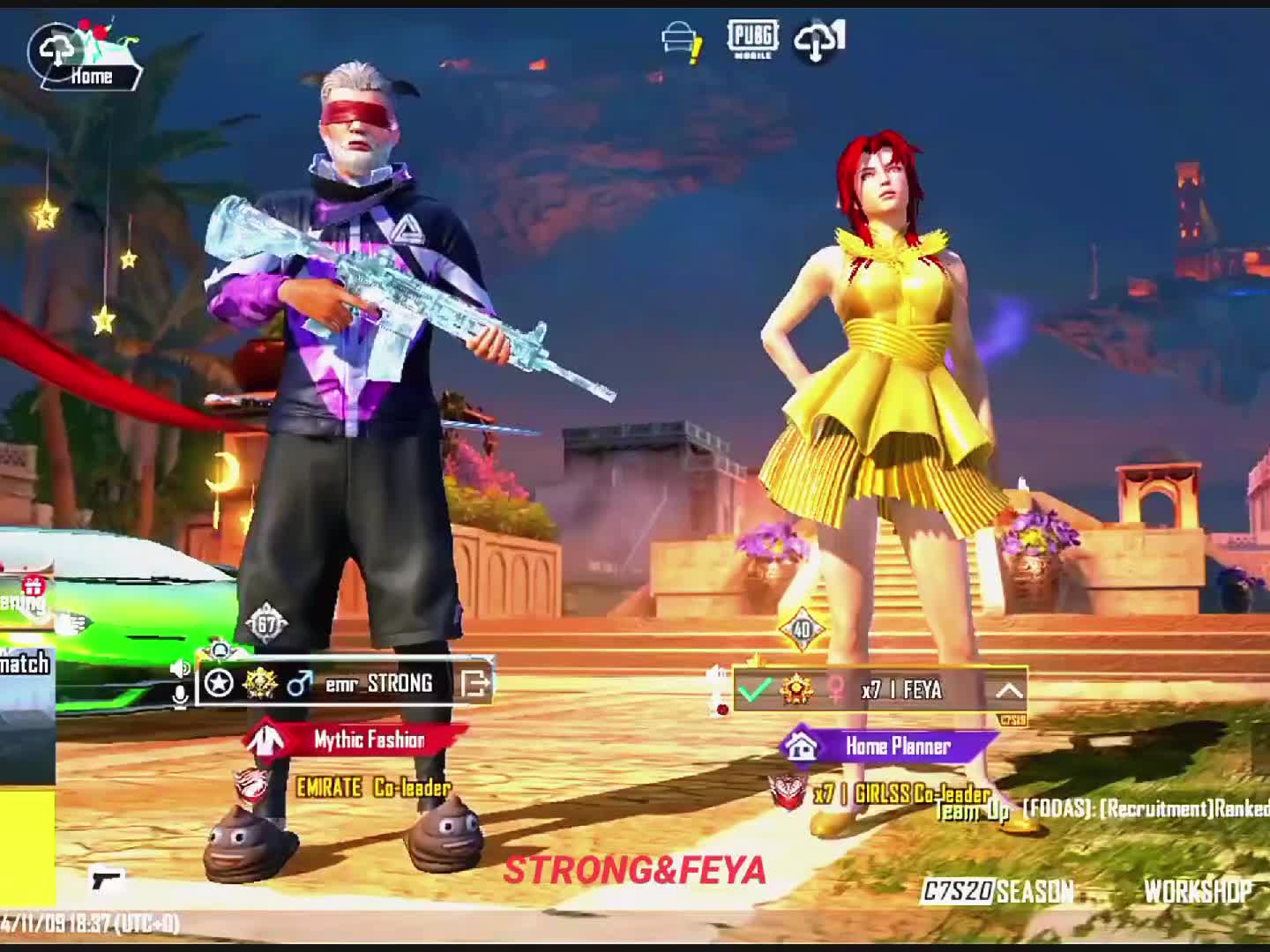Click the star circle icon on emr_STRONG's plate

[x=219, y=683]
